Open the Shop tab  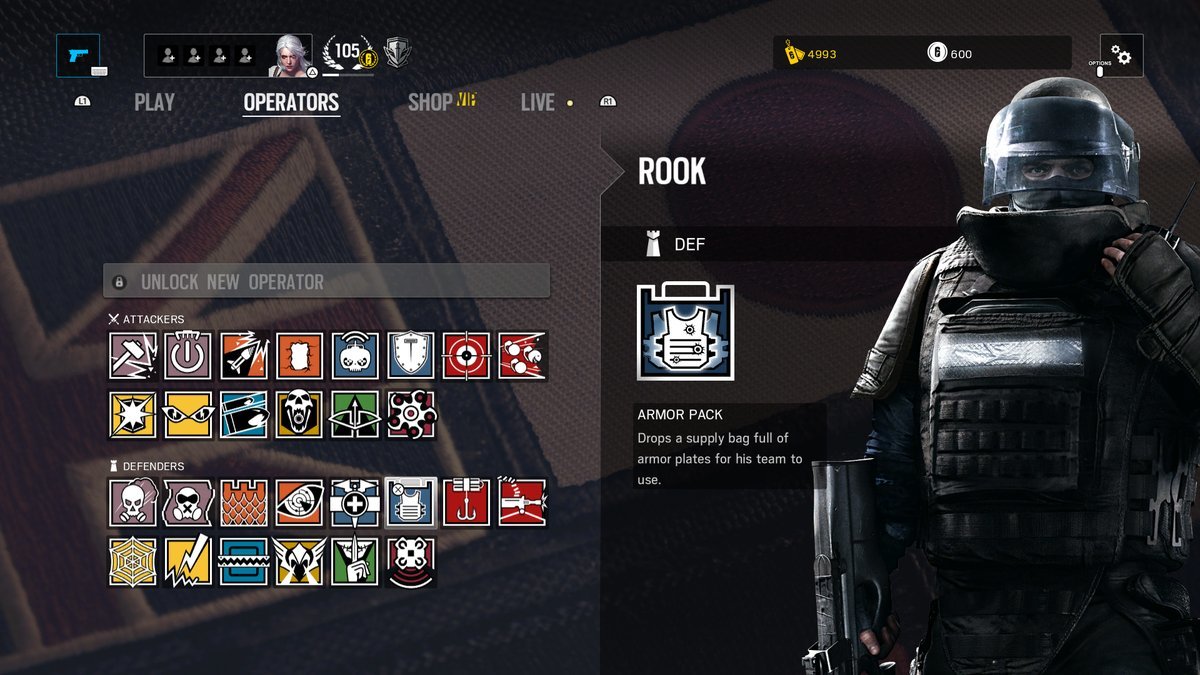click(430, 102)
